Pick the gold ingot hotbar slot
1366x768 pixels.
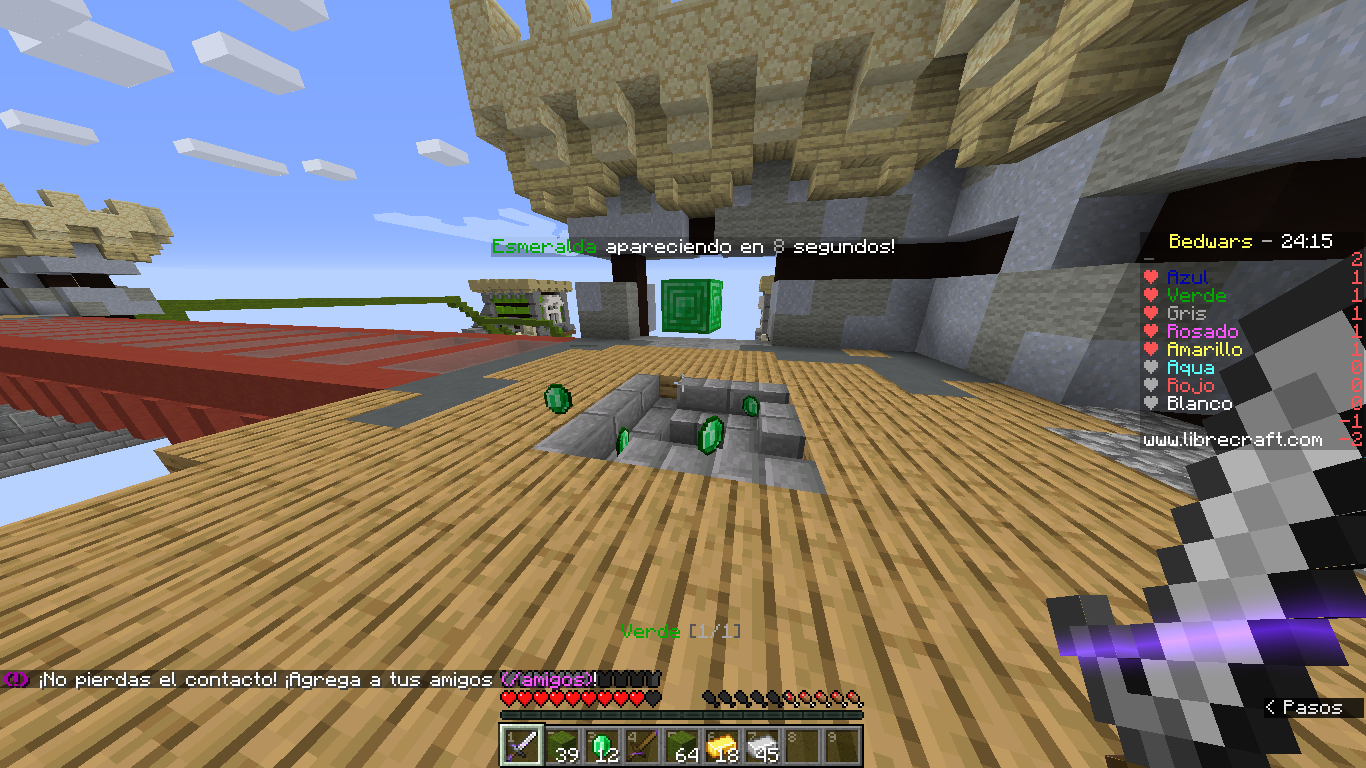(722, 746)
